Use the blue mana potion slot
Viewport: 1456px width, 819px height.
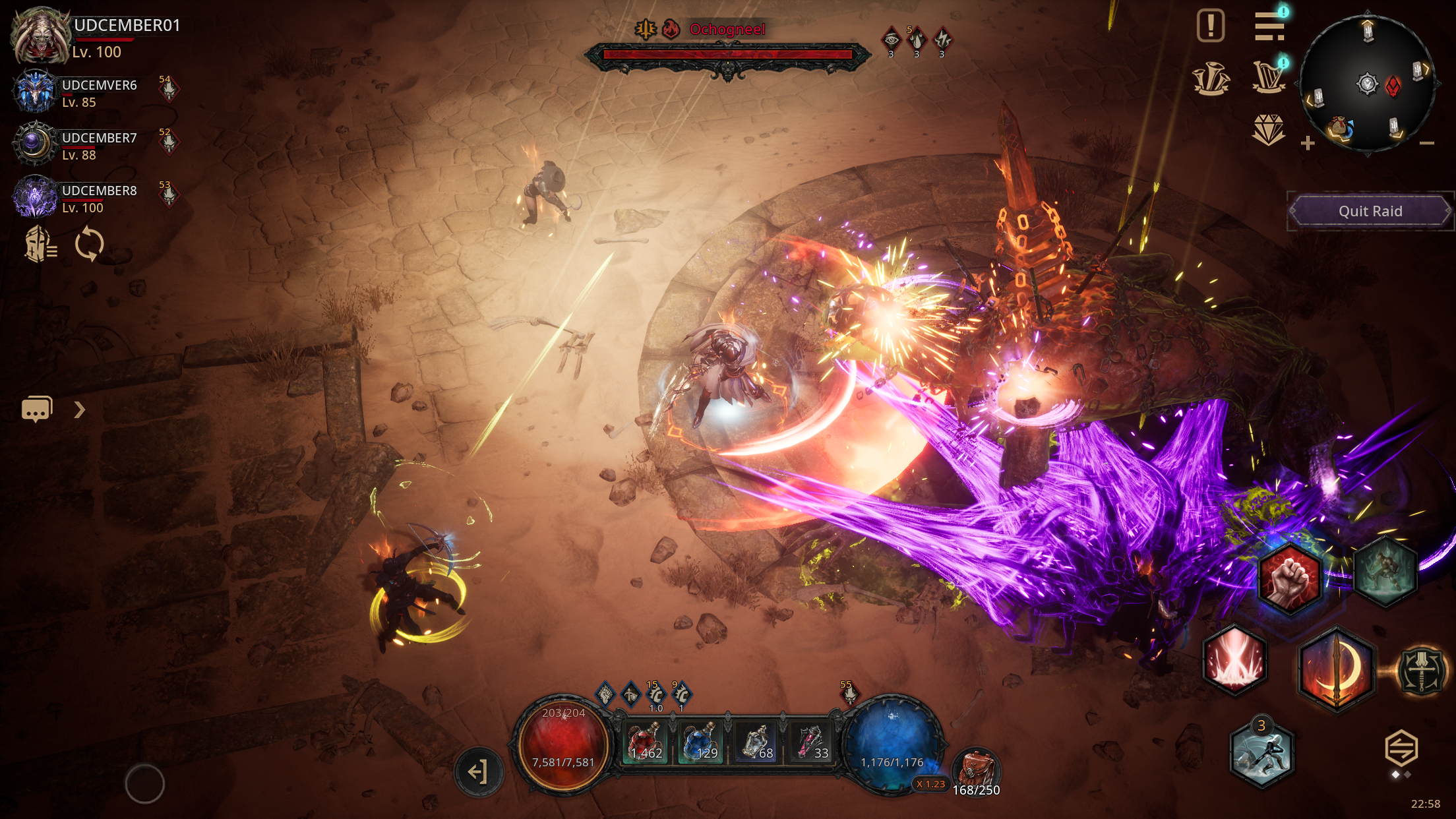[x=700, y=742]
